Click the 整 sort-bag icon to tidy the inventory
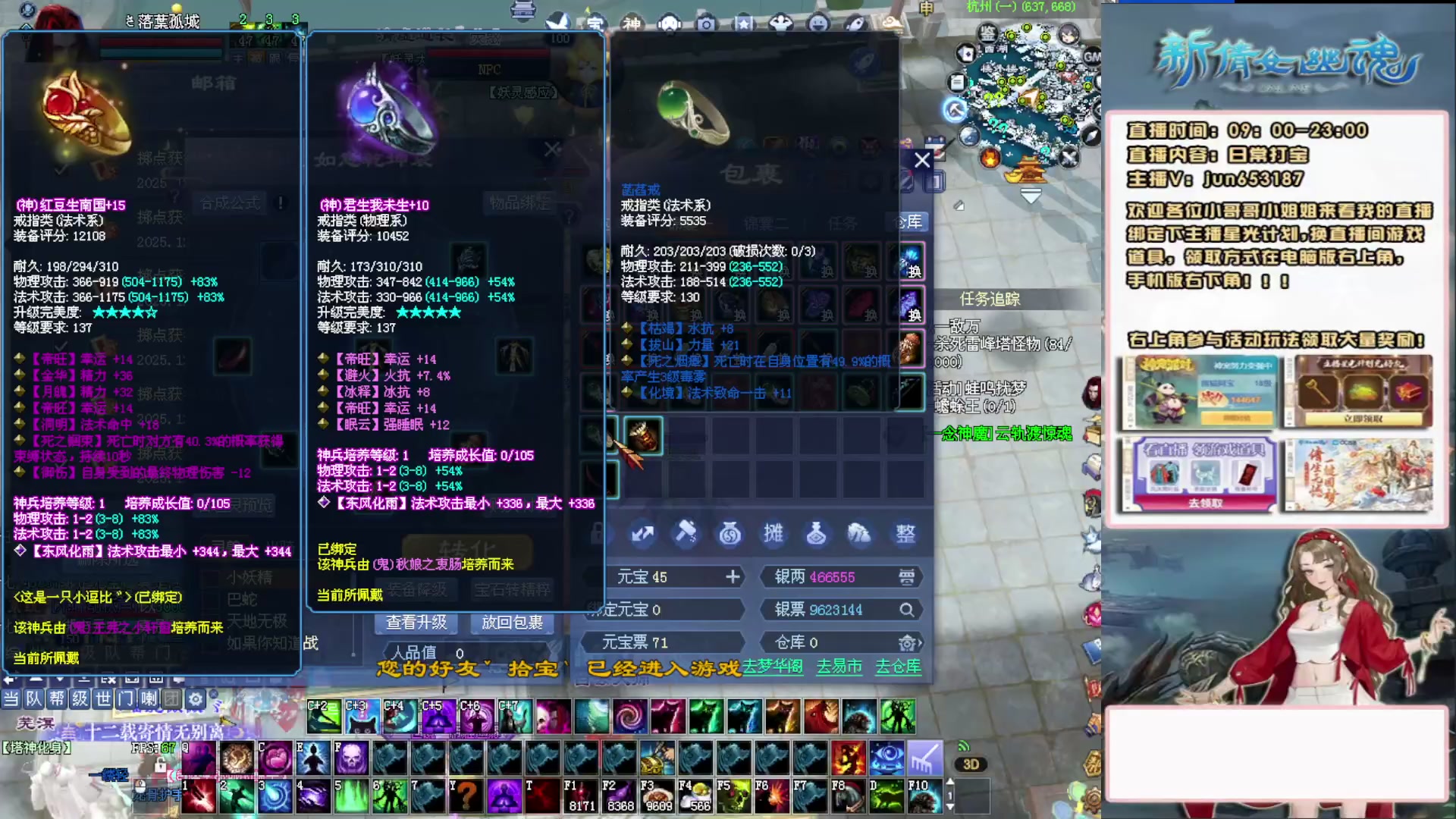Image resolution: width=1456 pixels, height=819 pixels. pyautogui.click(x=904, y=533)
